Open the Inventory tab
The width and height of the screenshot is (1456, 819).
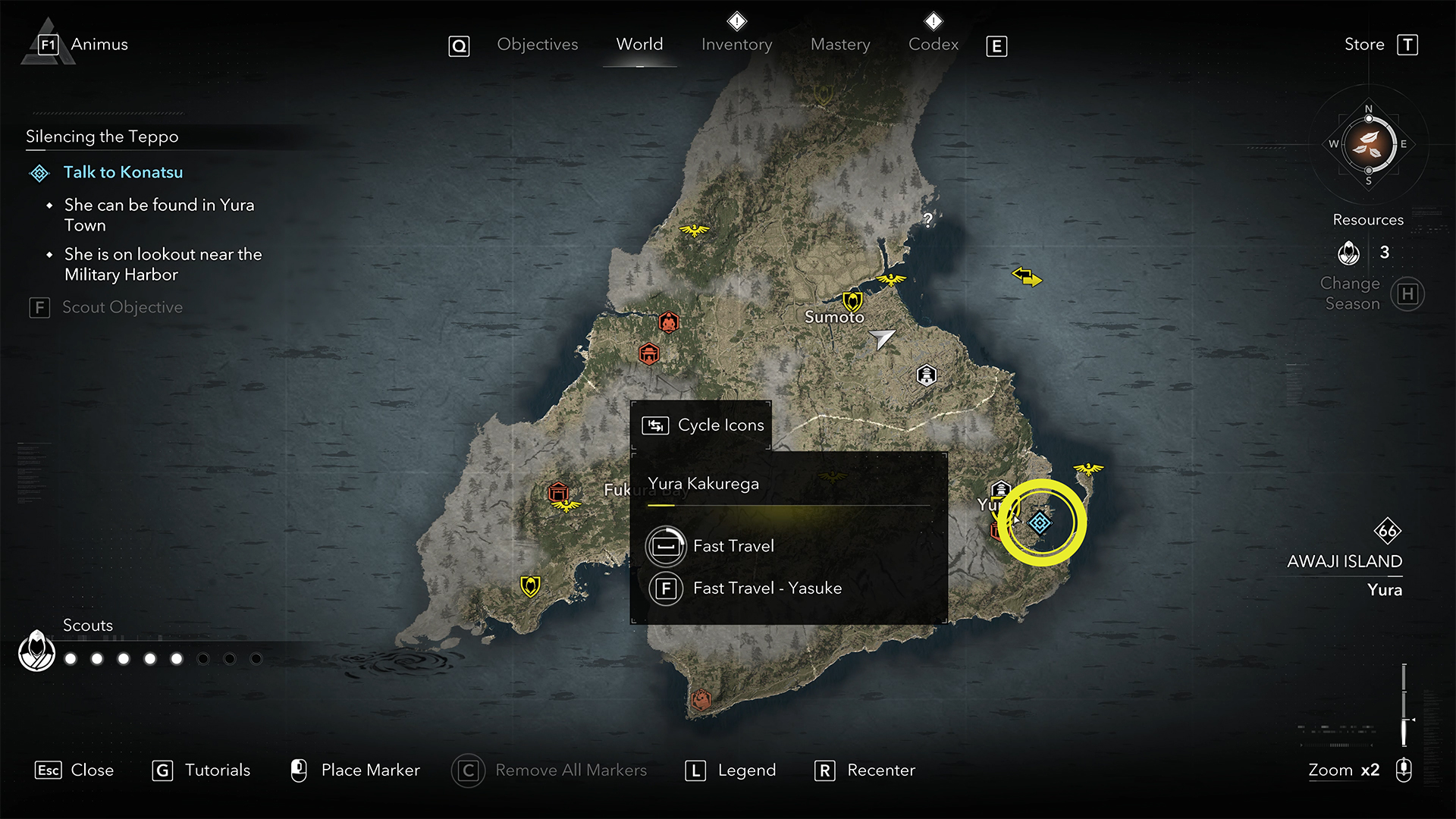click(736, 45)
